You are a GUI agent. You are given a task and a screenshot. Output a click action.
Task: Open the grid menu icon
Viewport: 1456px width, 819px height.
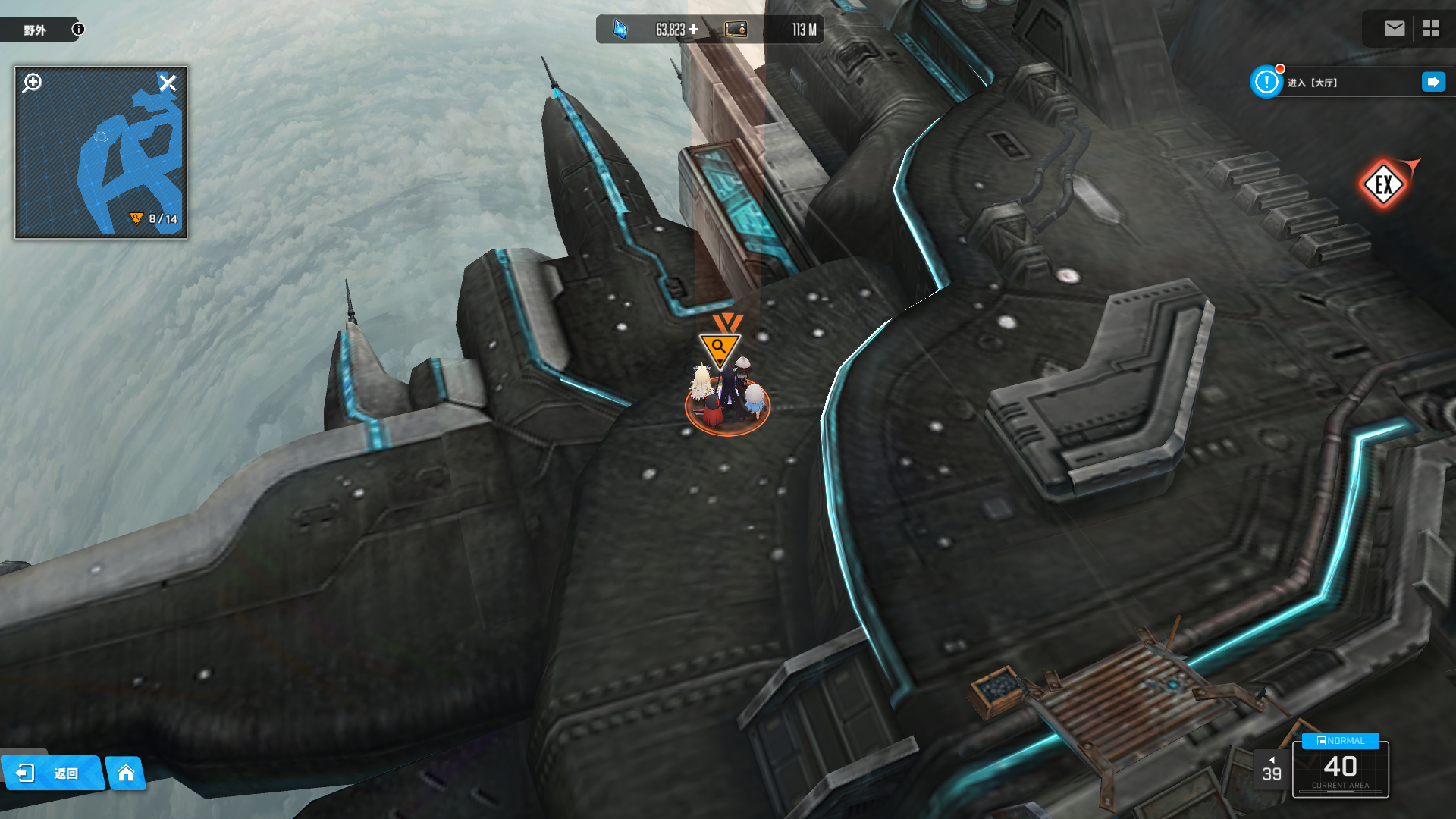click(1431, 29)
